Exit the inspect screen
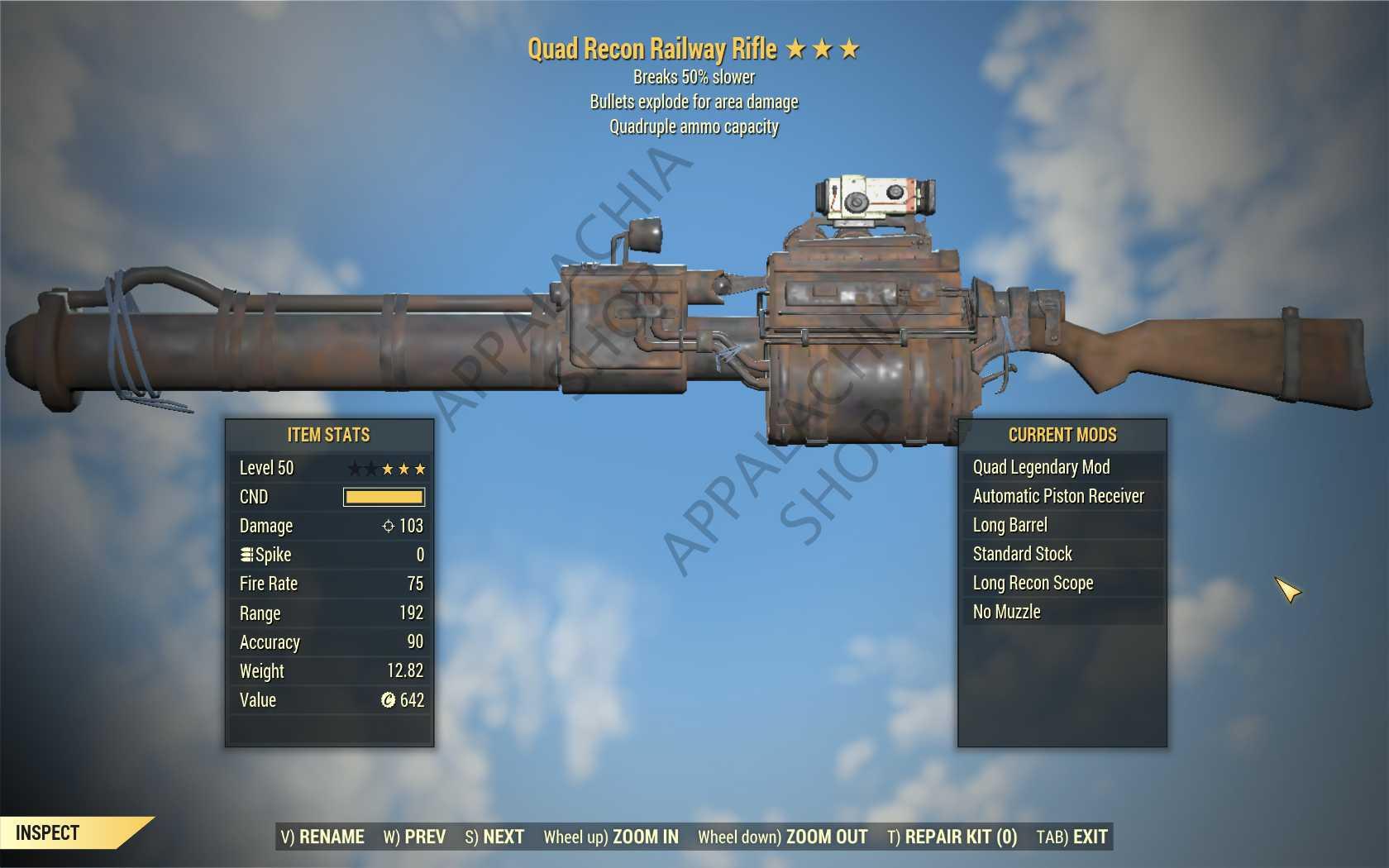1389x868 pixels. point(1072,837)
